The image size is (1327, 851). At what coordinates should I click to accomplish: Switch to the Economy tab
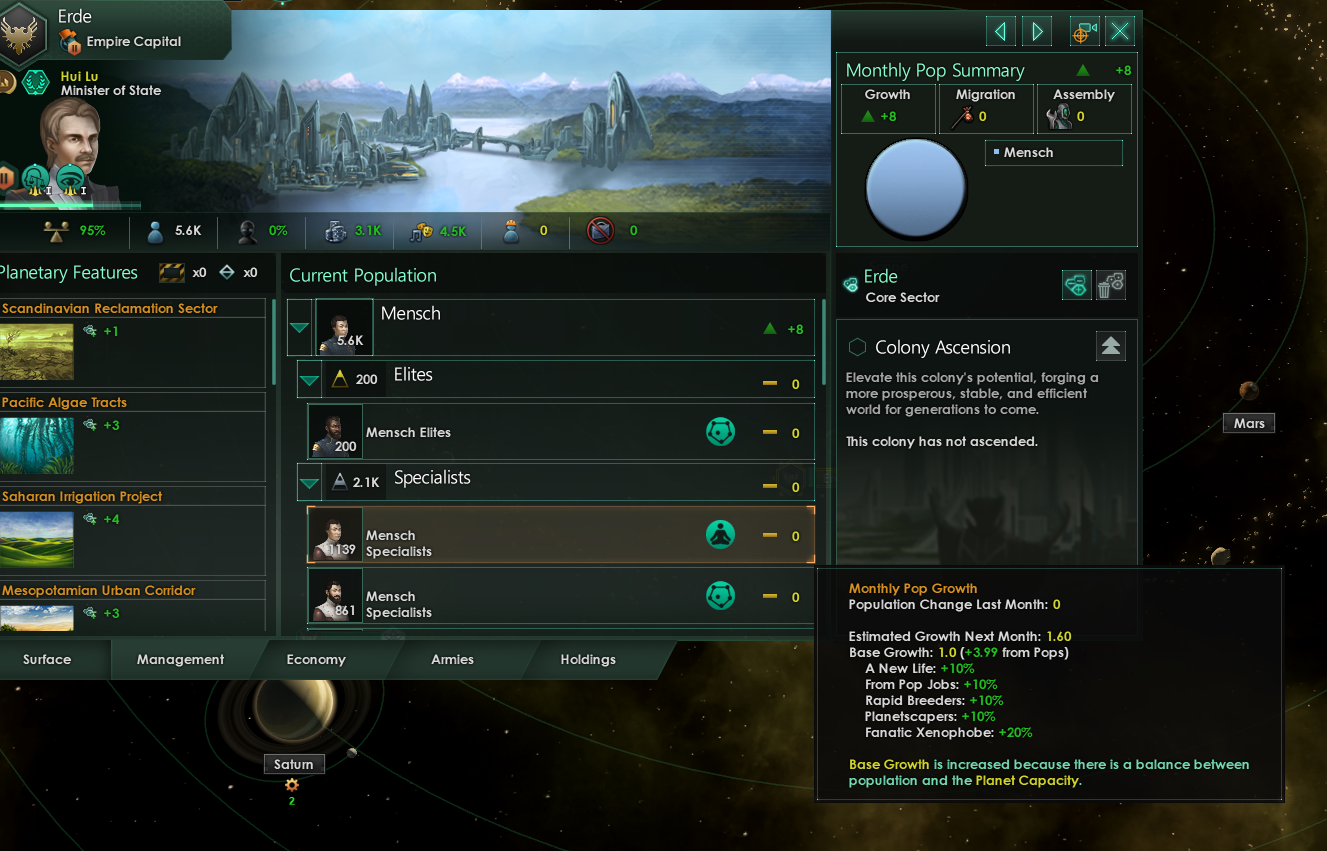point(316,659)
